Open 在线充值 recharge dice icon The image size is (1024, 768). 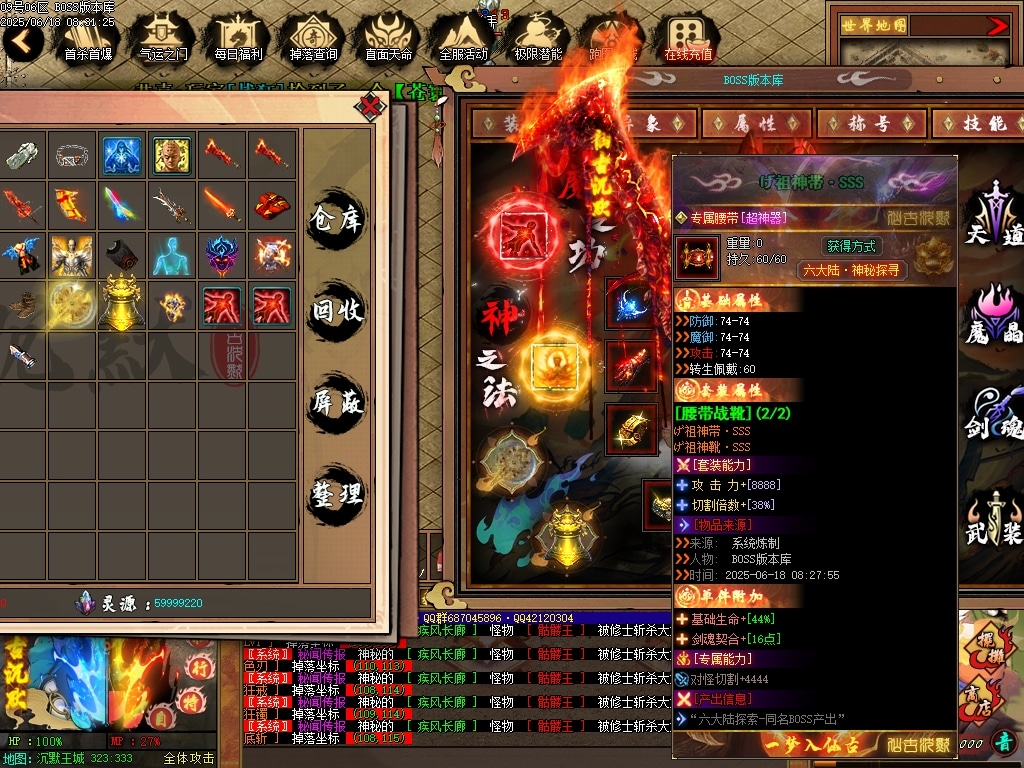[689, 38]
